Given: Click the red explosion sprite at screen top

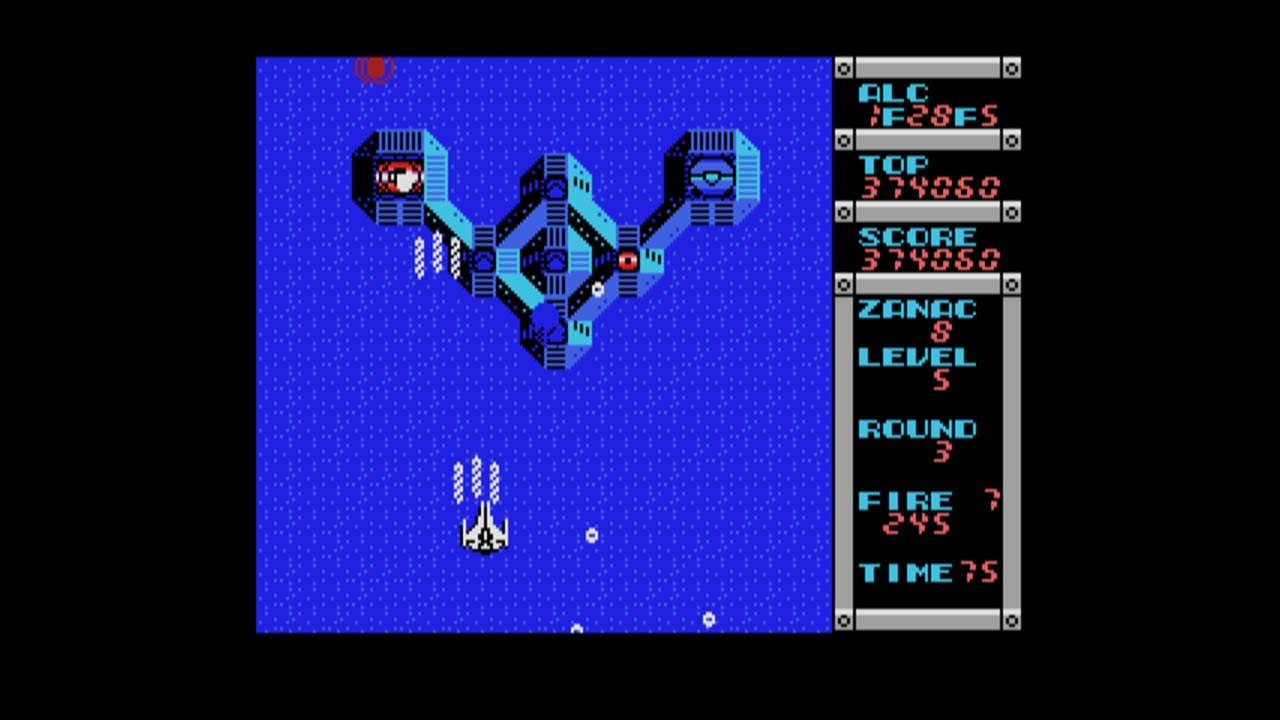Looking at the screenshot, I should click(x=376, y=68).
